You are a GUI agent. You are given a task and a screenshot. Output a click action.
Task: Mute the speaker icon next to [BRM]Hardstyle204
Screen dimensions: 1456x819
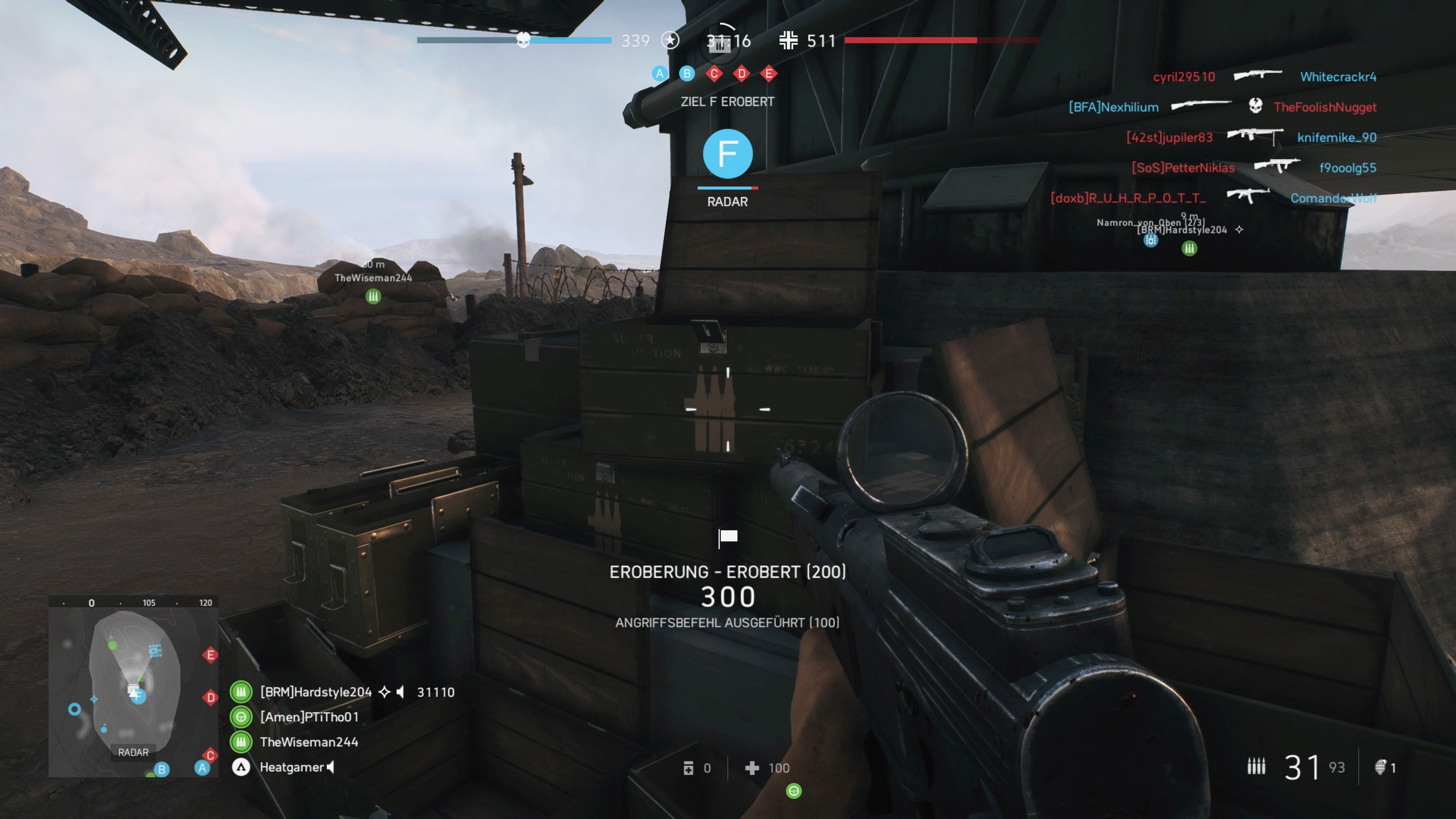[x=400, y=692]
